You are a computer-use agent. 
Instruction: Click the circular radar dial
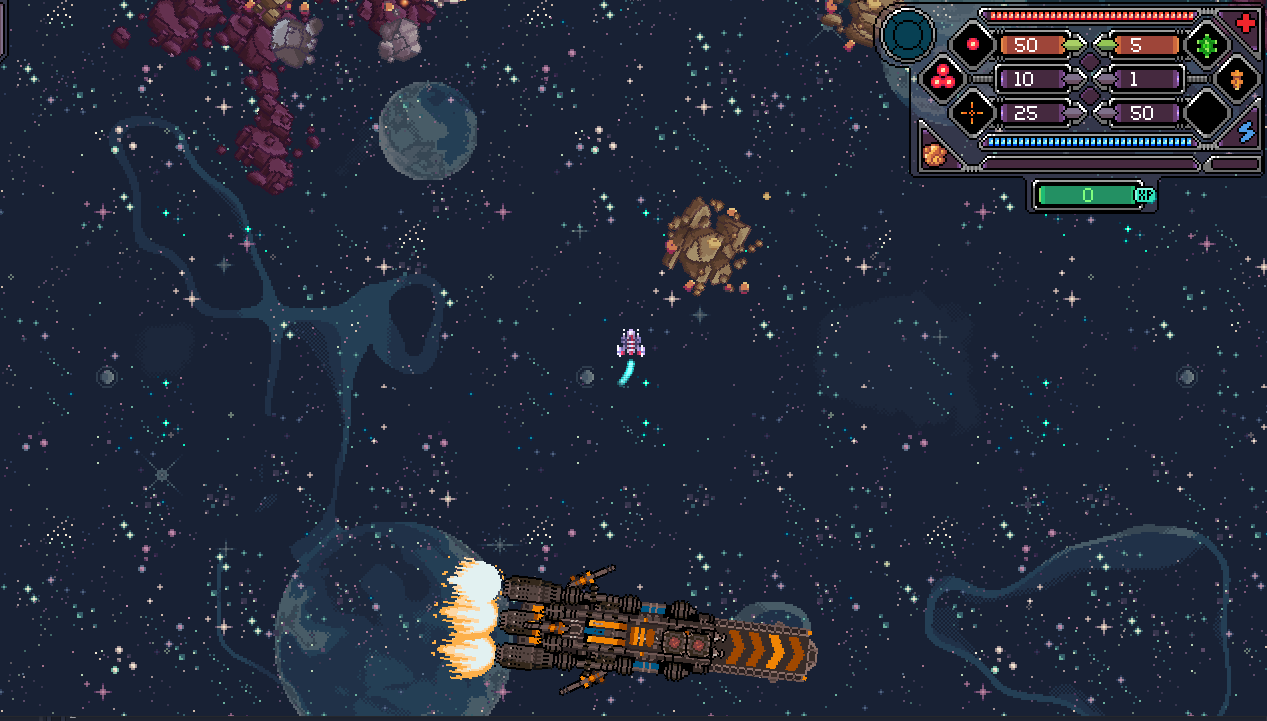point(909,34)
